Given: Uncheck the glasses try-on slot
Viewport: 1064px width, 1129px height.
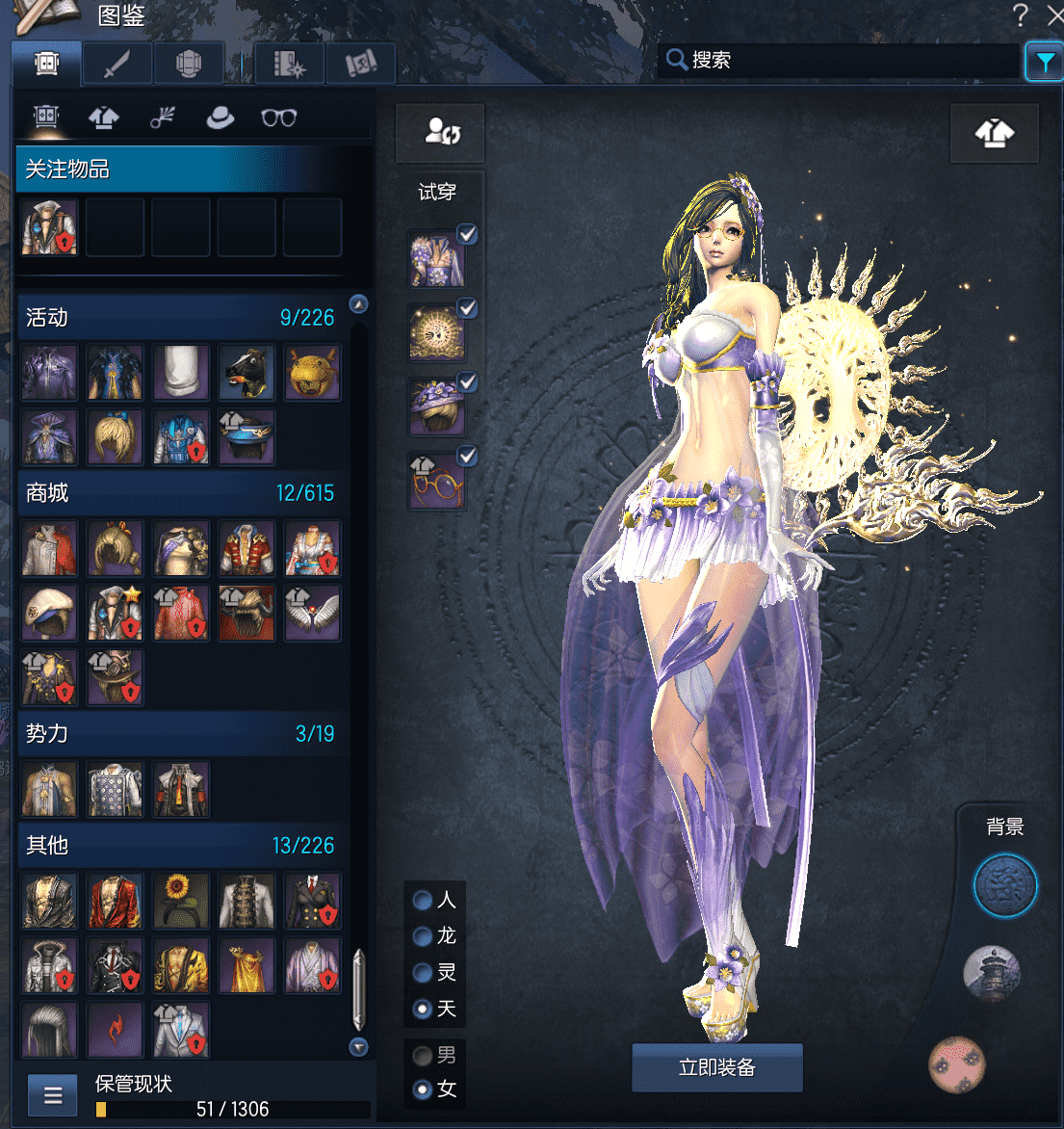Looking at the screenshot, I should tap(467, 457).
